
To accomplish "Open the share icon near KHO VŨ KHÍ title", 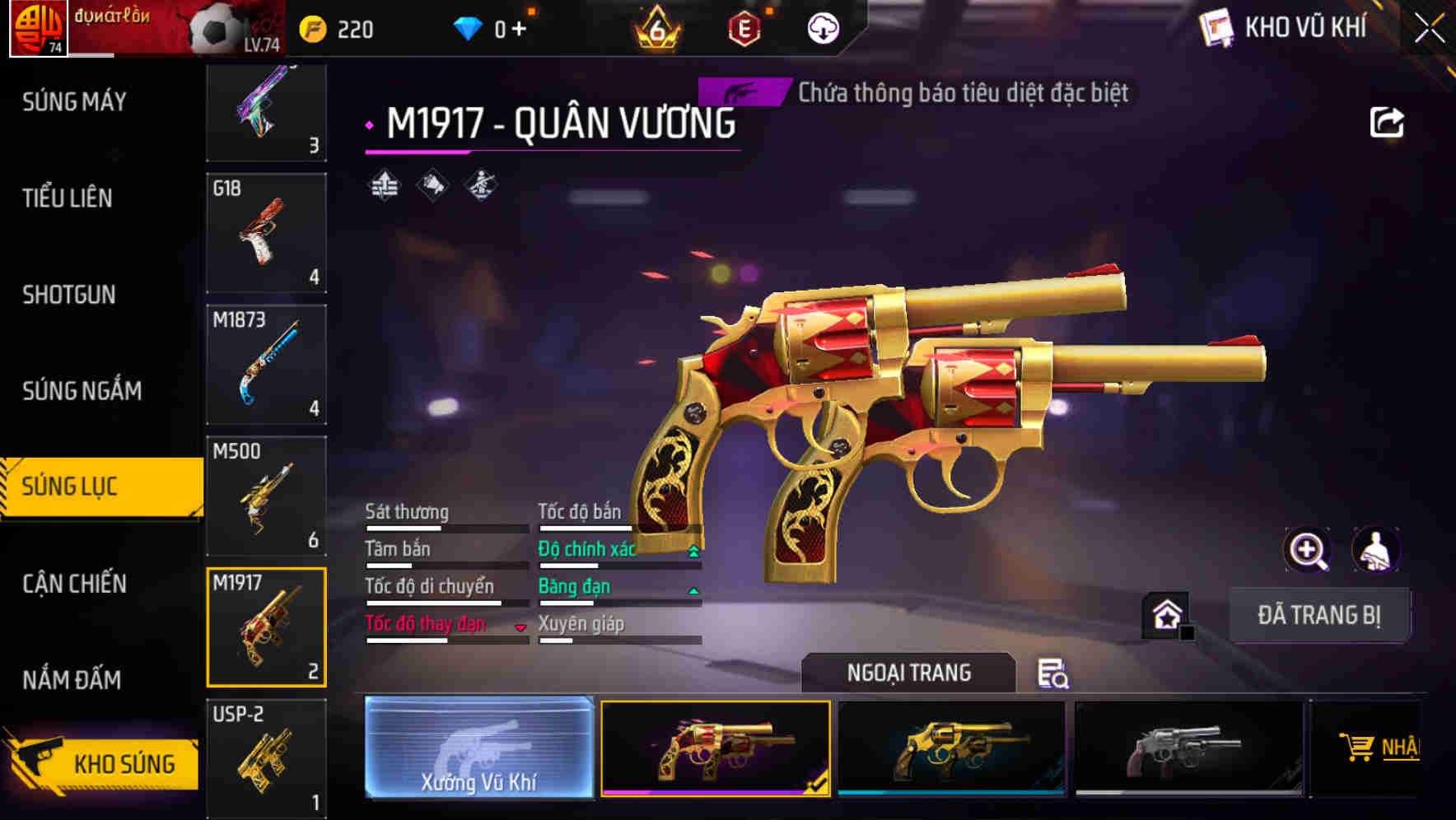I will [1387, 121].
